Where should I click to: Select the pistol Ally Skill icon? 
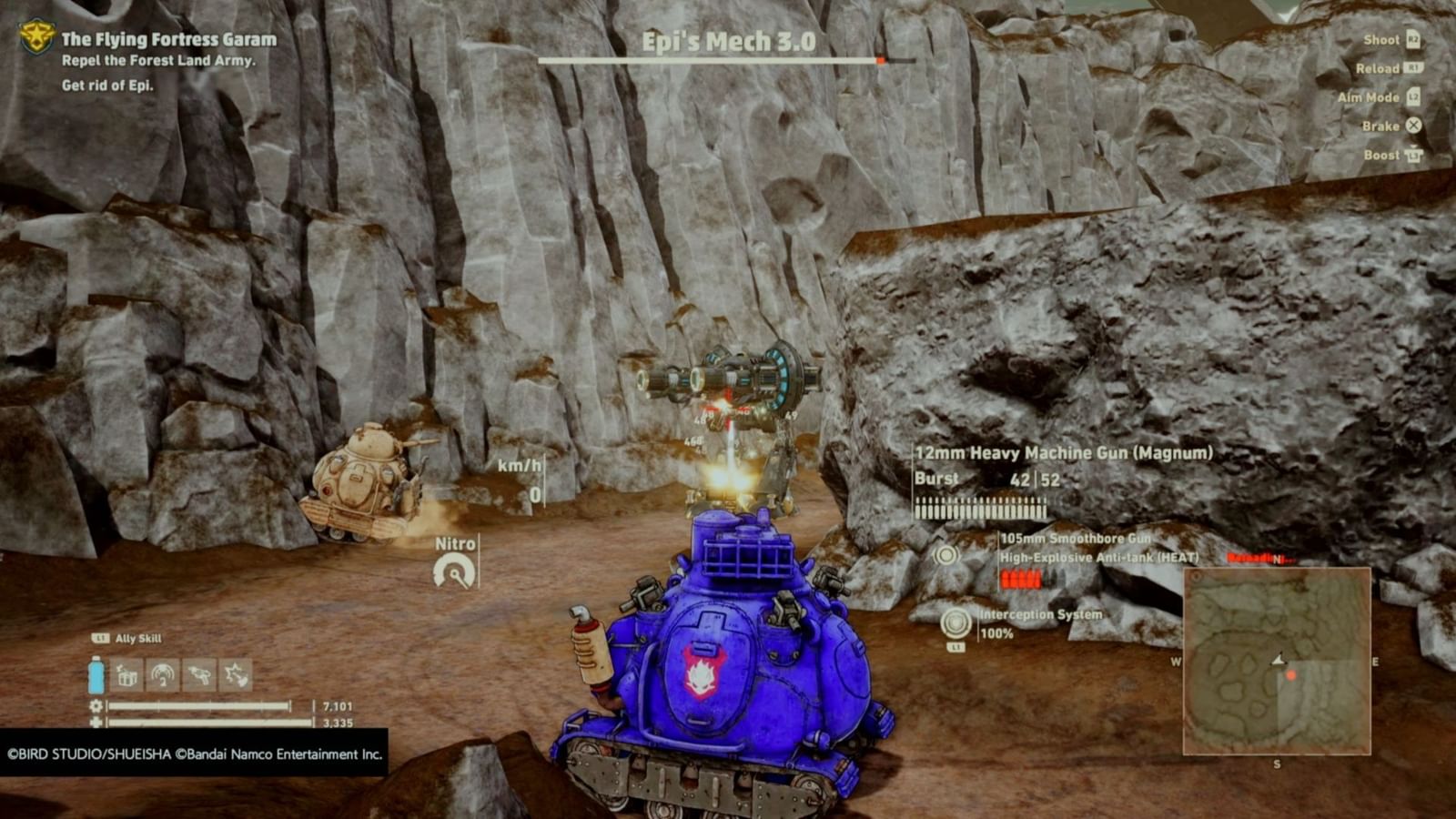[x=198, y=675]
